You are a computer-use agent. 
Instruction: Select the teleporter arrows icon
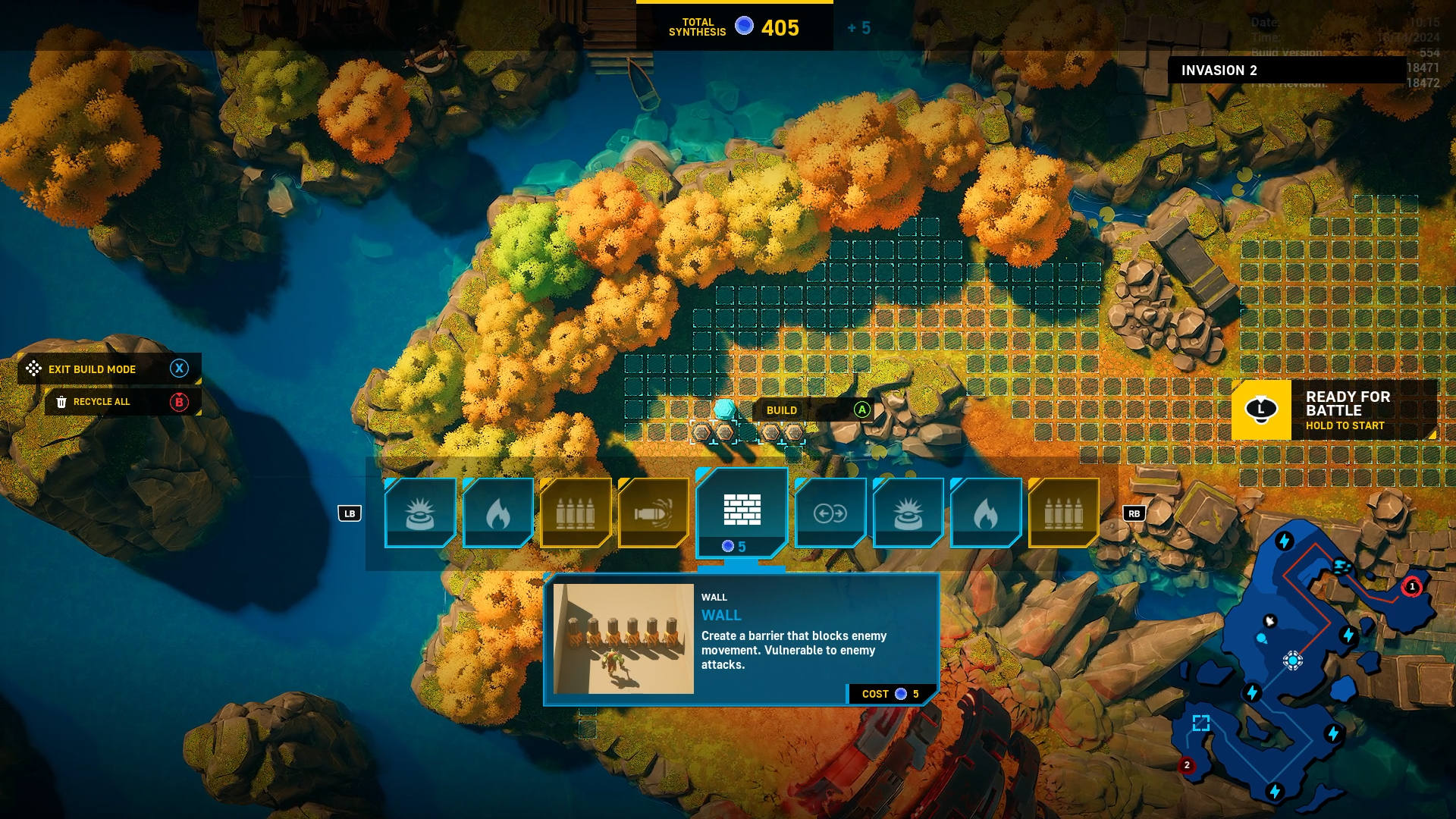tap(832, 513)
